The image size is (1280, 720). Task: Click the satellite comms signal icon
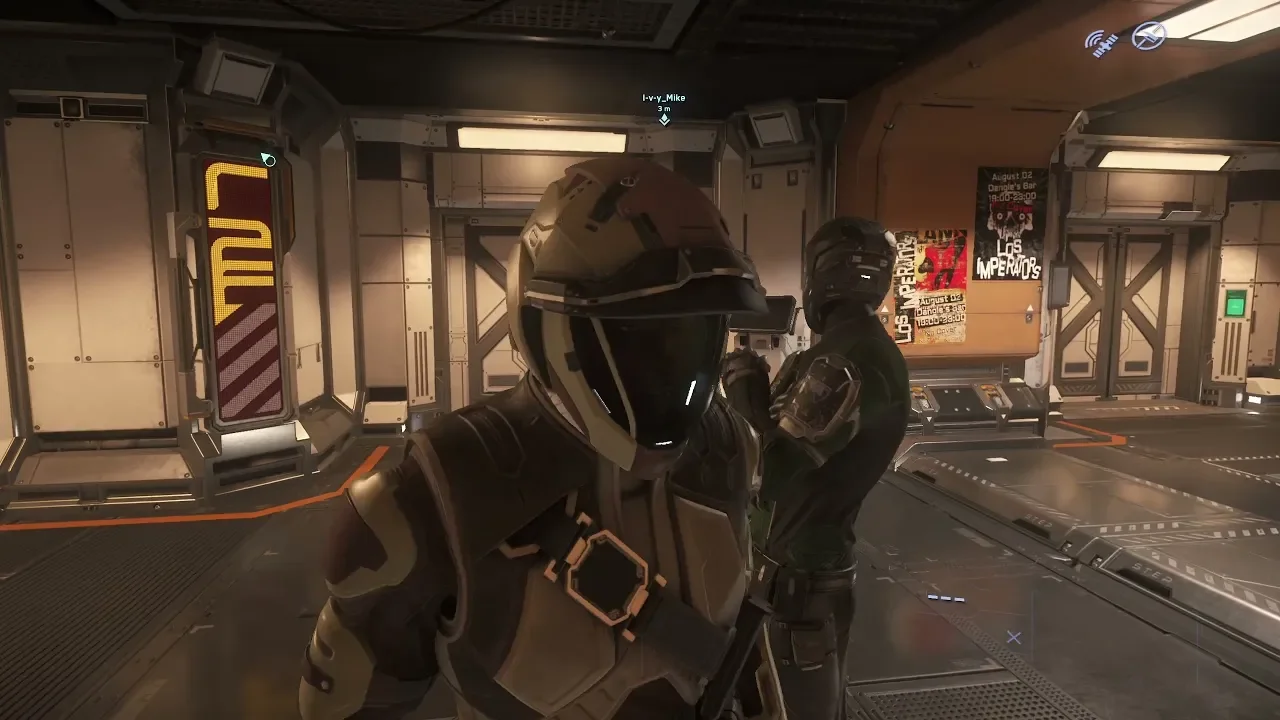click(x=1103, y=43)
